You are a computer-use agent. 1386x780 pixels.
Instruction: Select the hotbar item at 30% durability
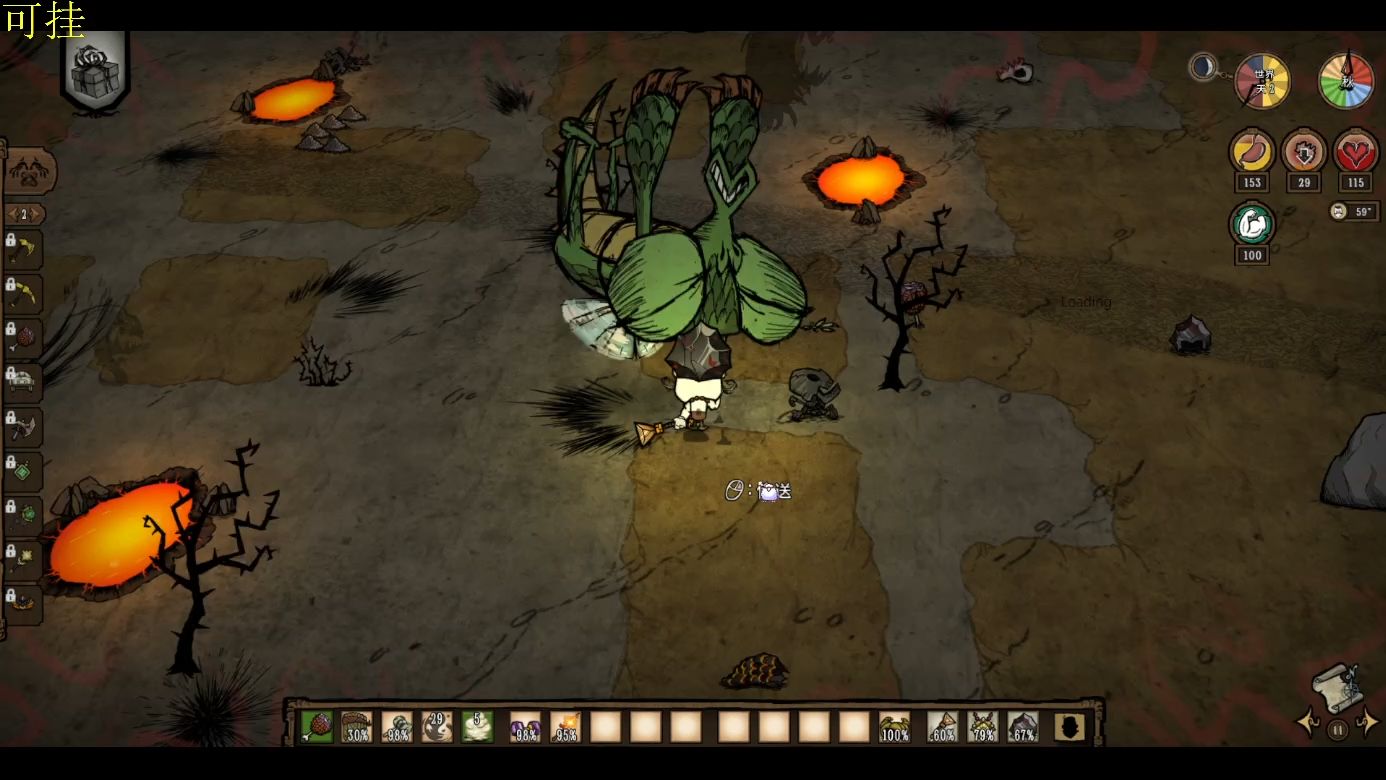[x=357, y=726]
